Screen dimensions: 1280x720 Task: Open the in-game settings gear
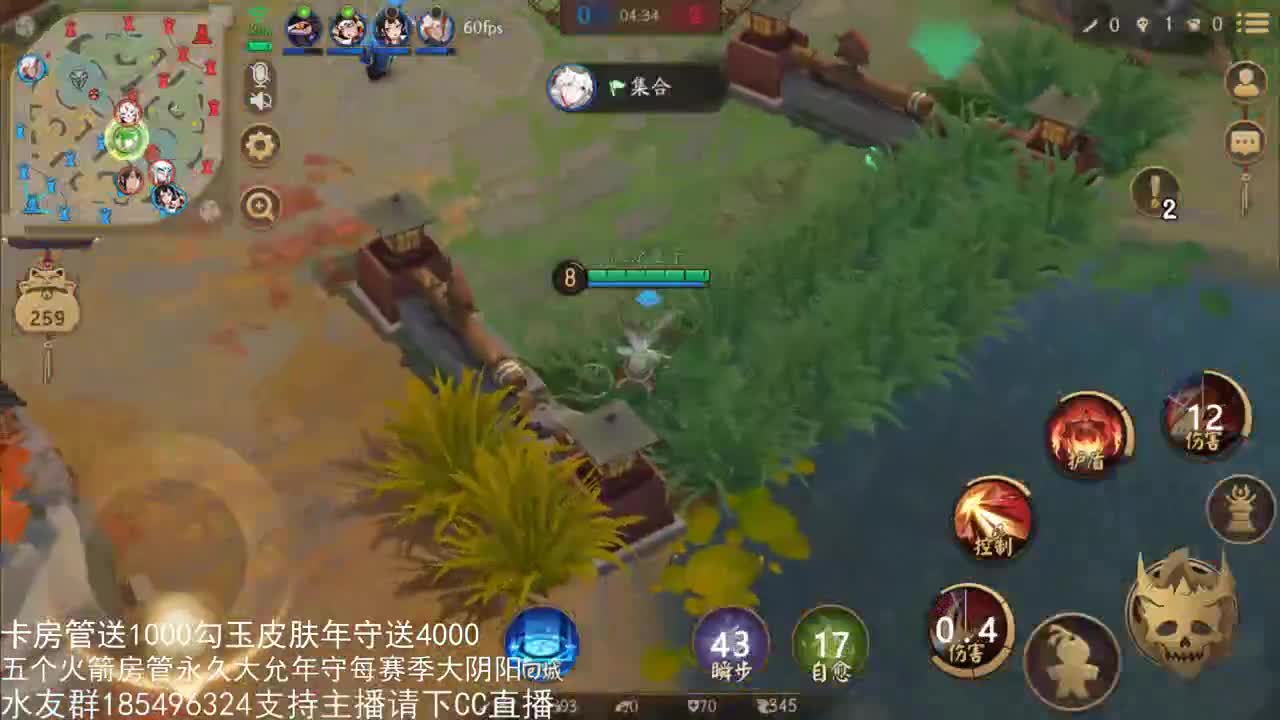pyautogui.click(x=260, y=145)
